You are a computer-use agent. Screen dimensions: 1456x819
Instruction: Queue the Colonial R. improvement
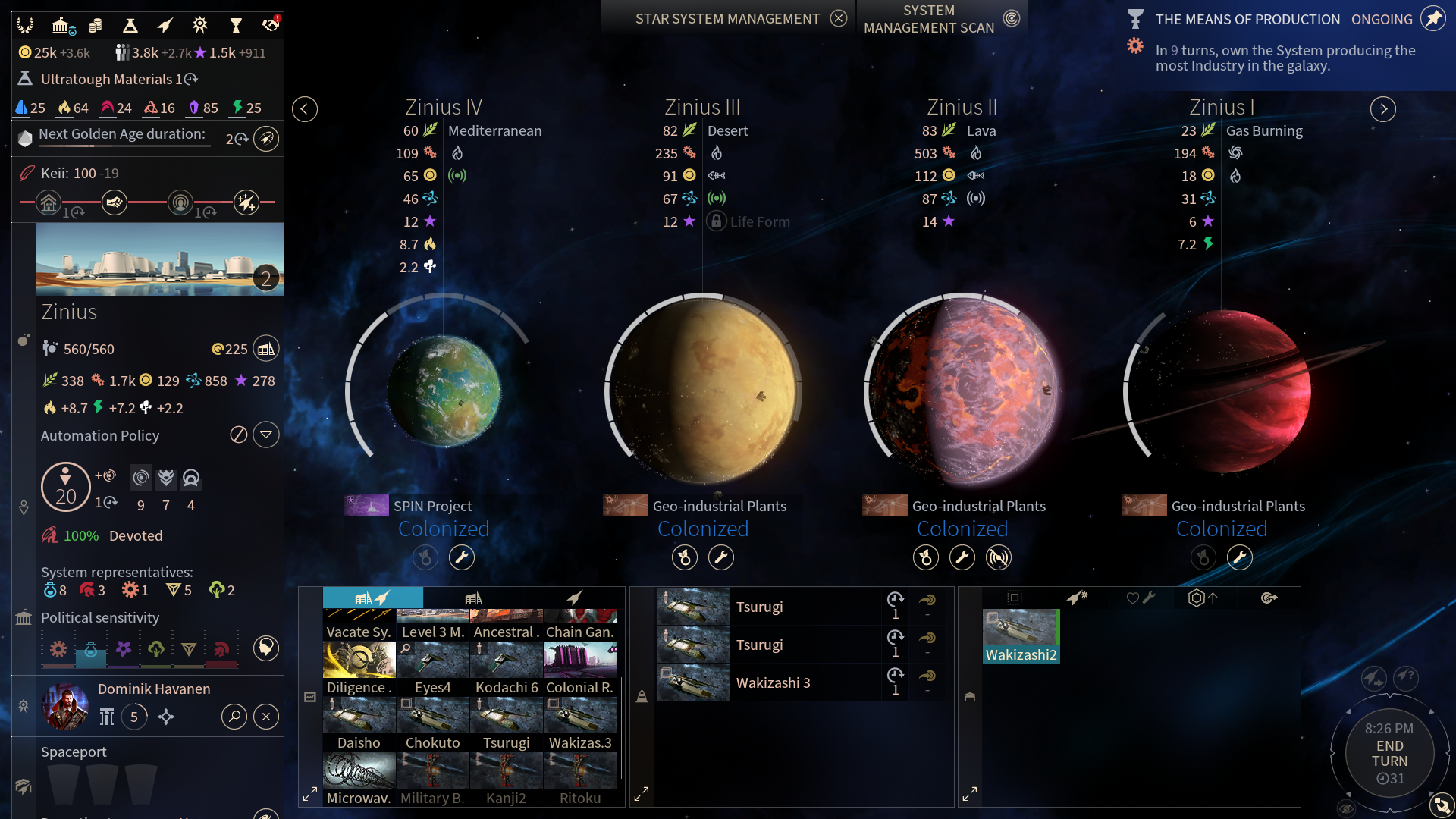580,668
